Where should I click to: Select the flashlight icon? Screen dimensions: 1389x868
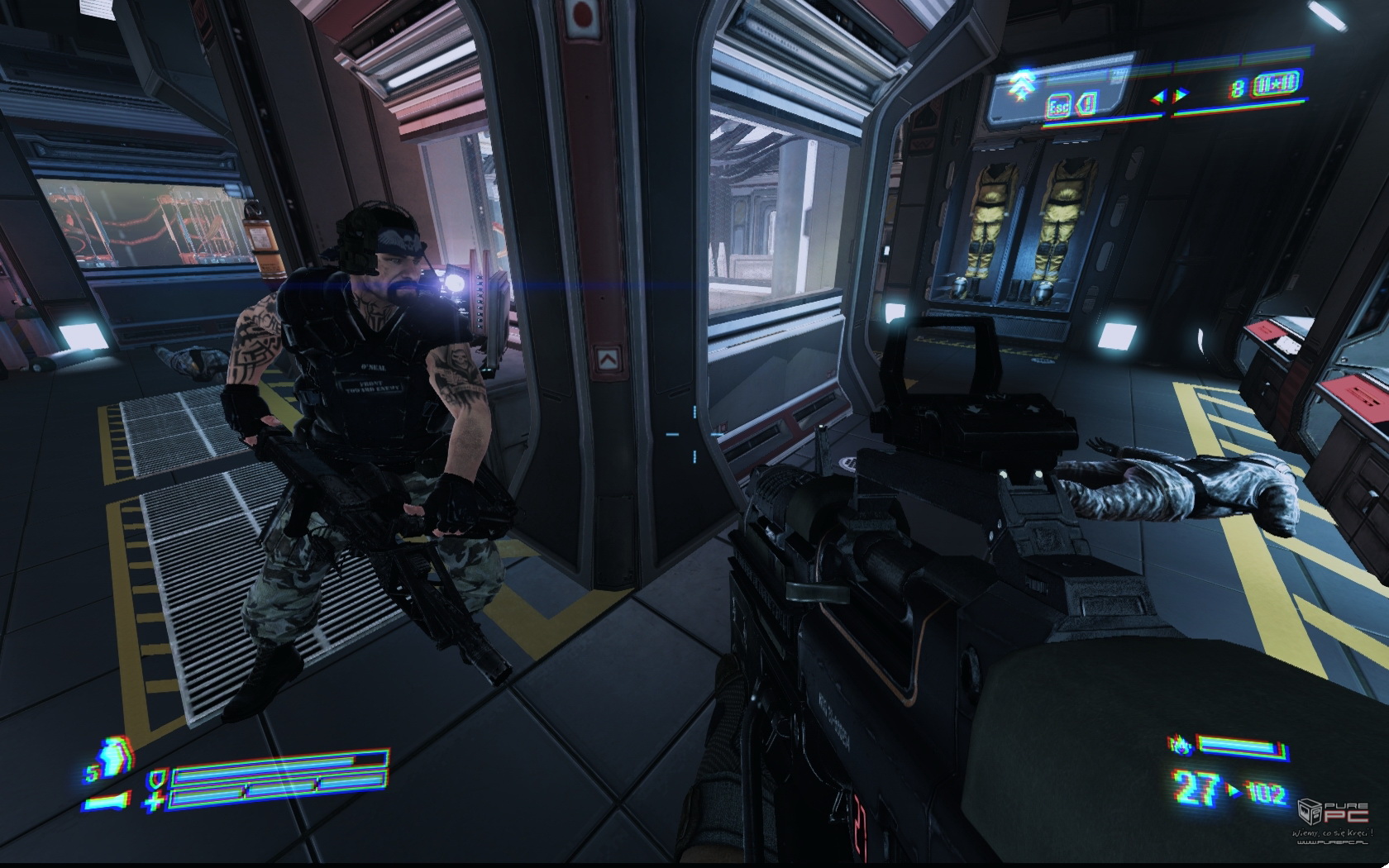click(107, 799)
